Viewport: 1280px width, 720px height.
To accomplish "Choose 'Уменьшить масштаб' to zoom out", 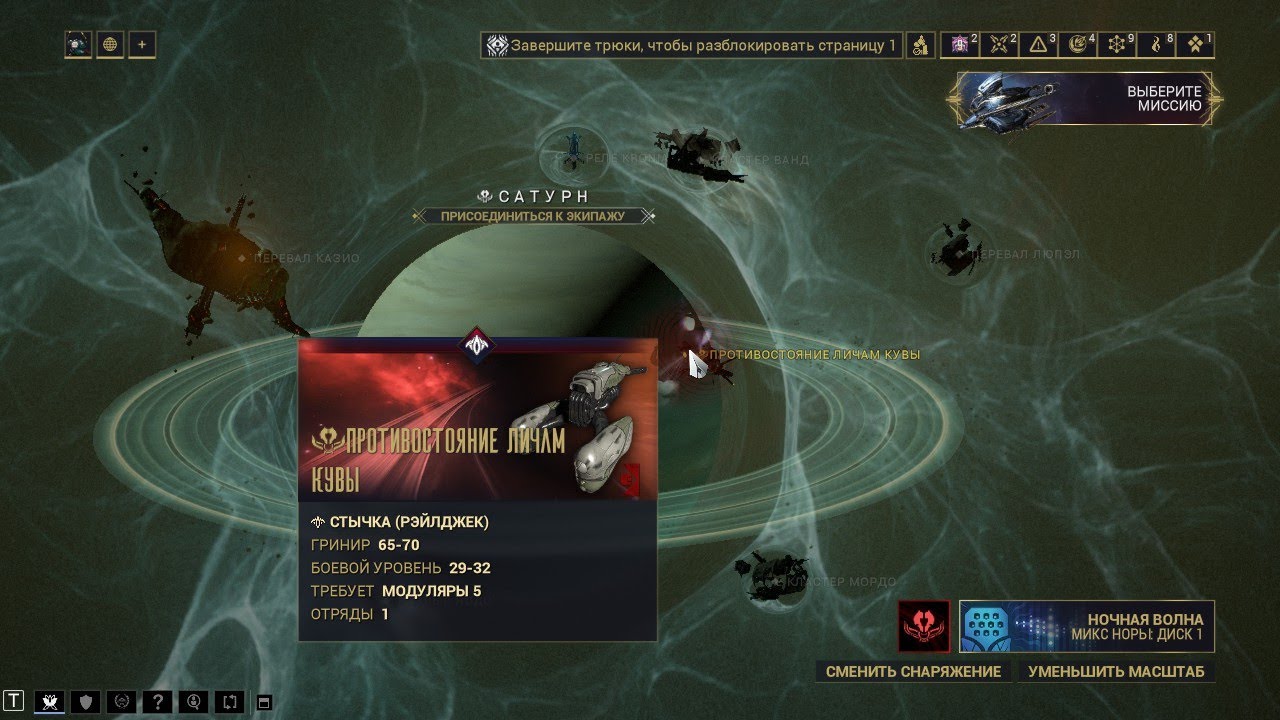I will point(1116,672).
